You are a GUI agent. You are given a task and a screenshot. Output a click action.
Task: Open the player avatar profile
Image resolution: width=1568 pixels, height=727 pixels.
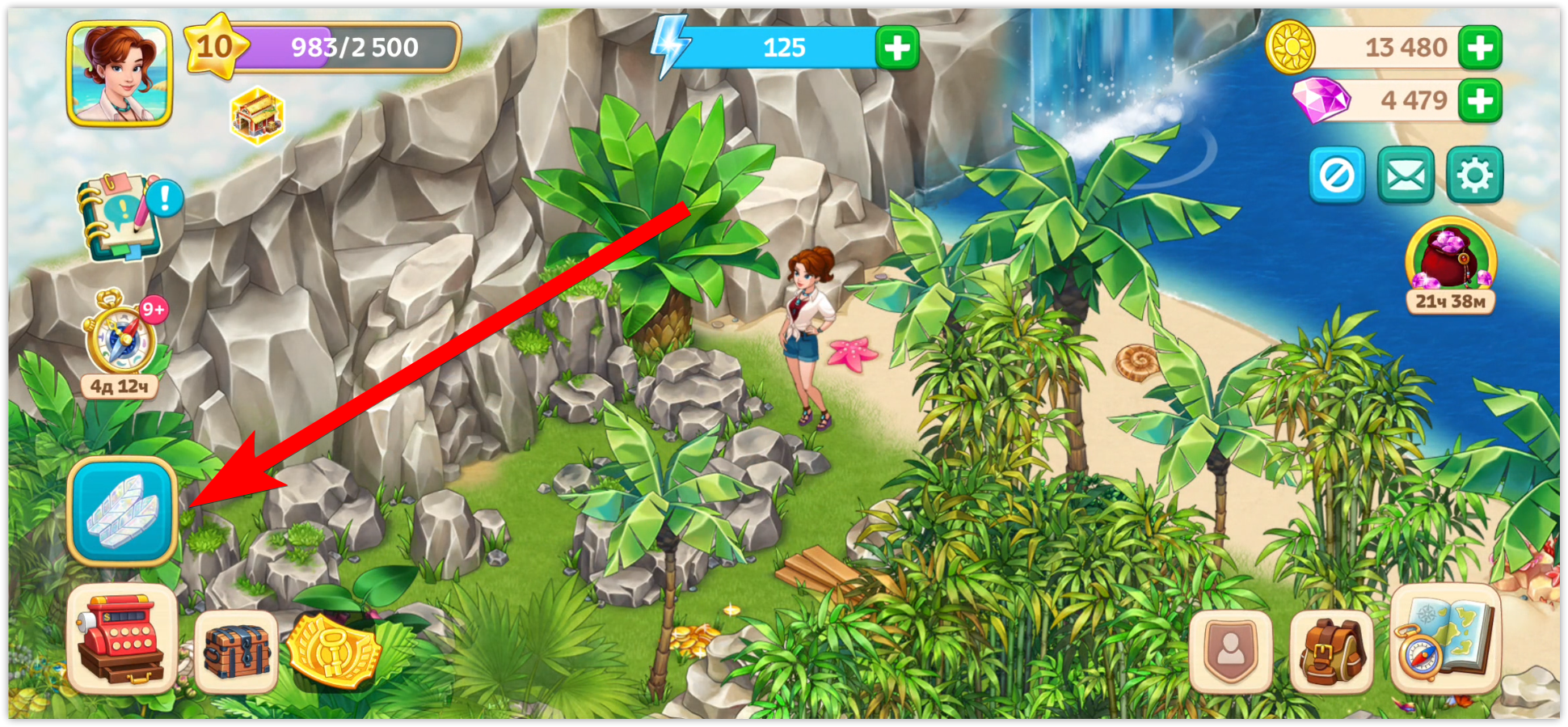pyautogui.click(x=120, y=74)
